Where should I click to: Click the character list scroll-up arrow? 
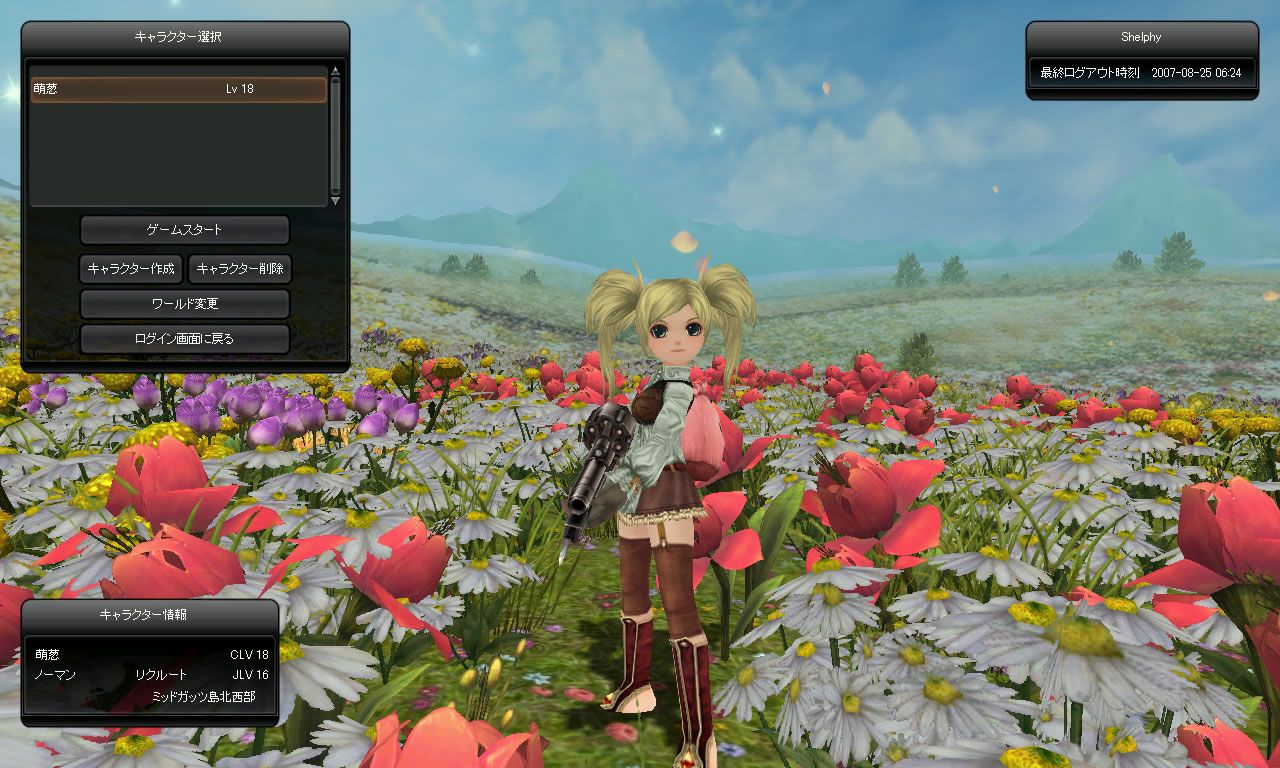[x=335, y=72]
